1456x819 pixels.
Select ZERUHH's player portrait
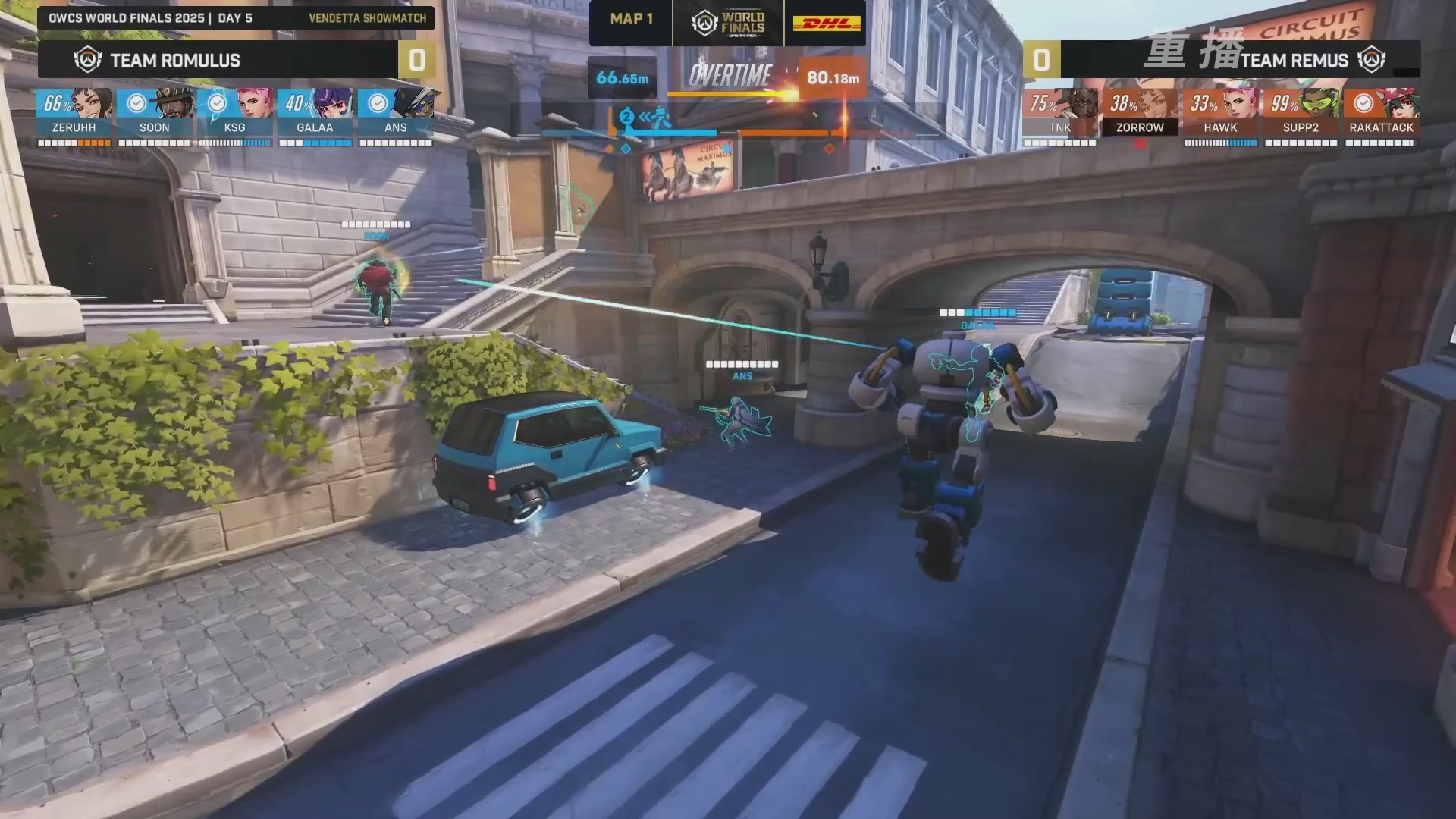click(x=74, y=105)
